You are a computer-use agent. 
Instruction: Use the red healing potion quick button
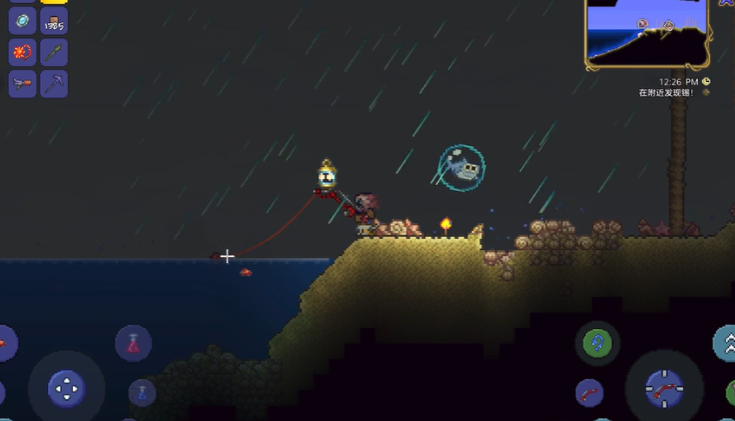click(x=133, y=343)
